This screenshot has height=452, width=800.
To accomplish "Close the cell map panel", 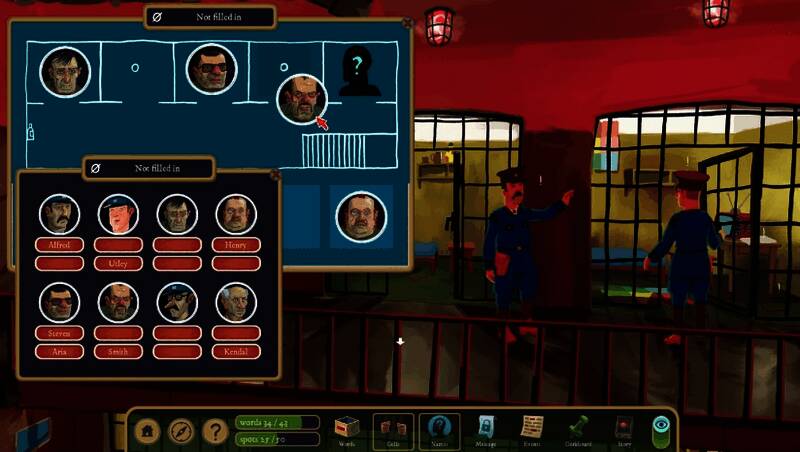I will (406, 21).
